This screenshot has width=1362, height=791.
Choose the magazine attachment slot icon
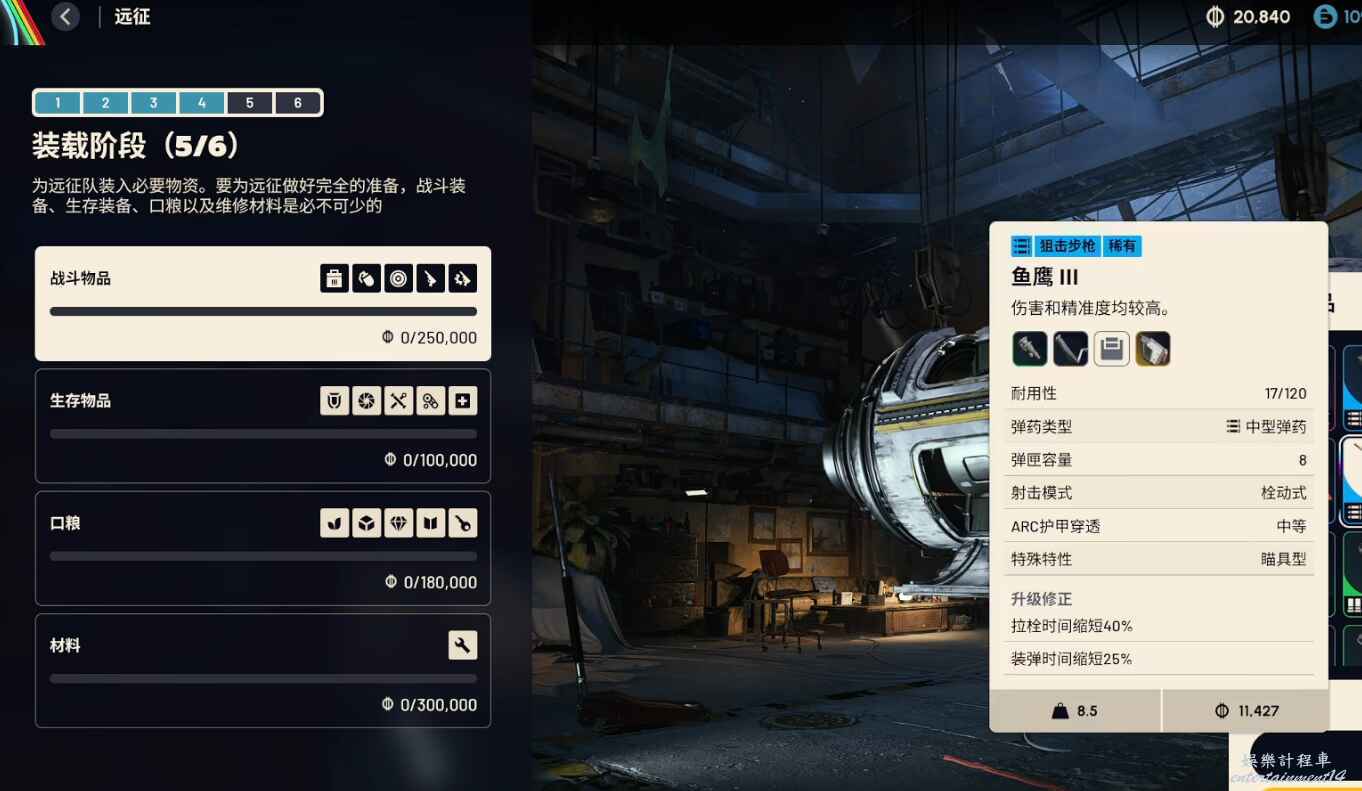[x=1111, y=349]
